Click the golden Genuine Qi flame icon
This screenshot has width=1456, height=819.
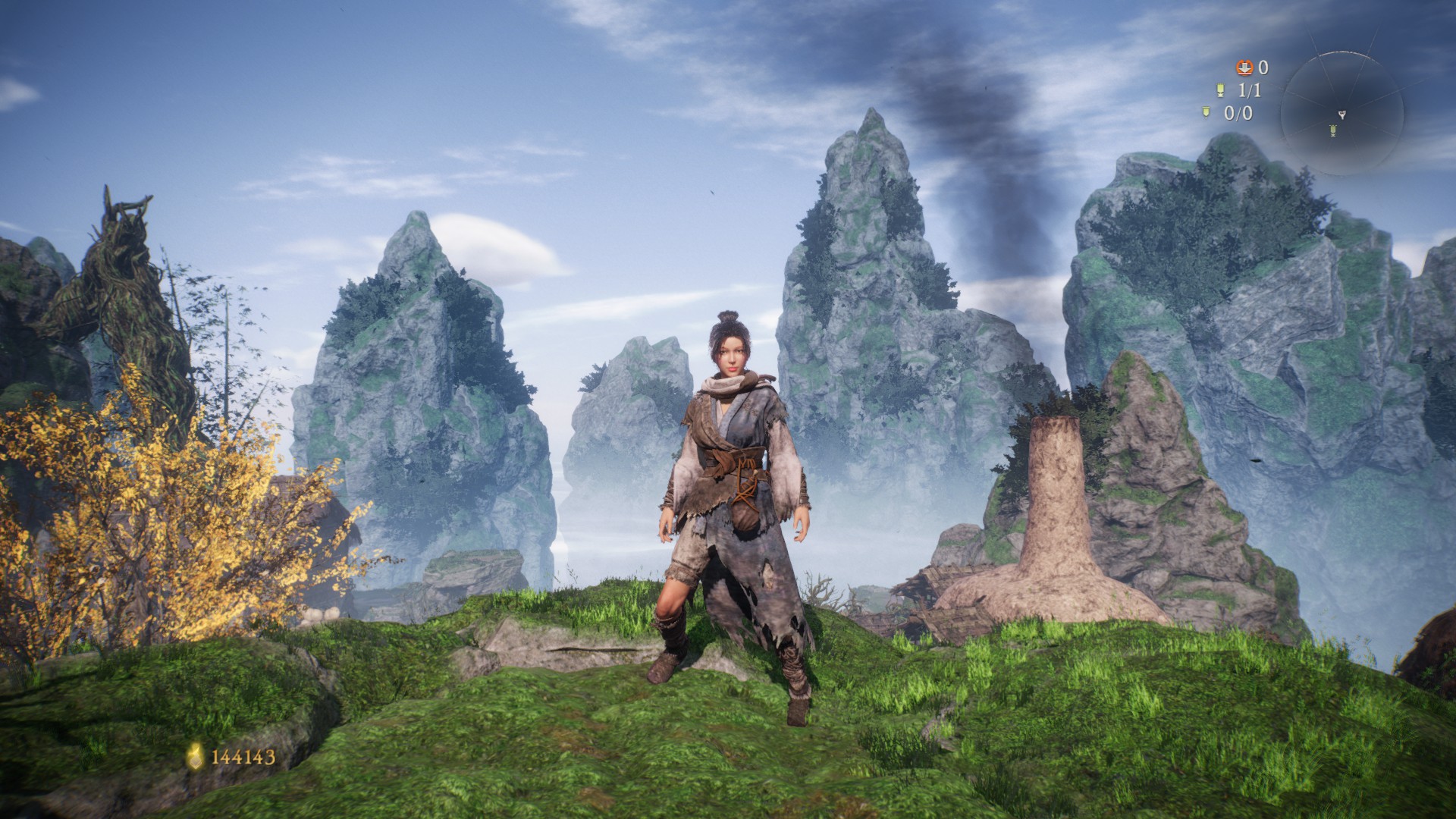click(196, 755)
